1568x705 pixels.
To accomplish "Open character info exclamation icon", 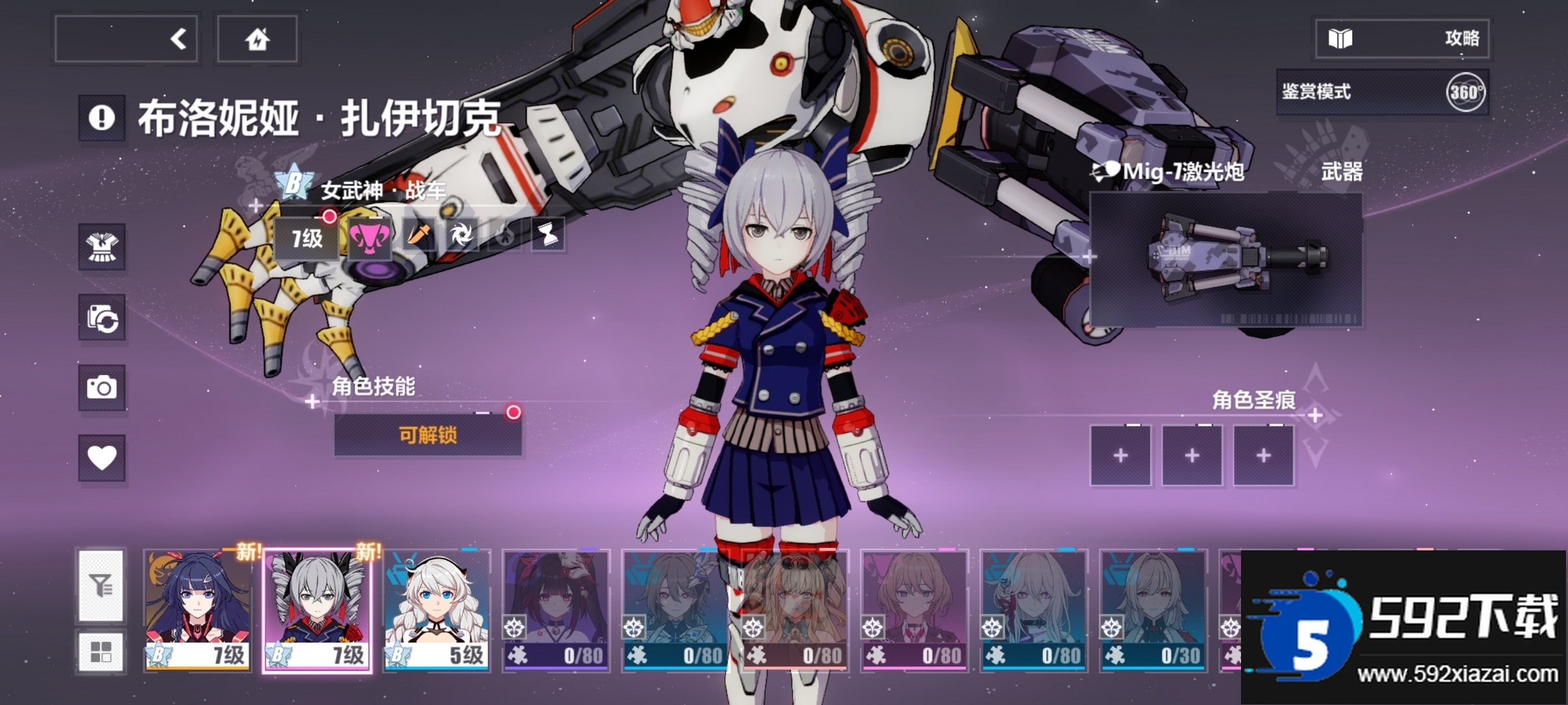I will (101, 118).
